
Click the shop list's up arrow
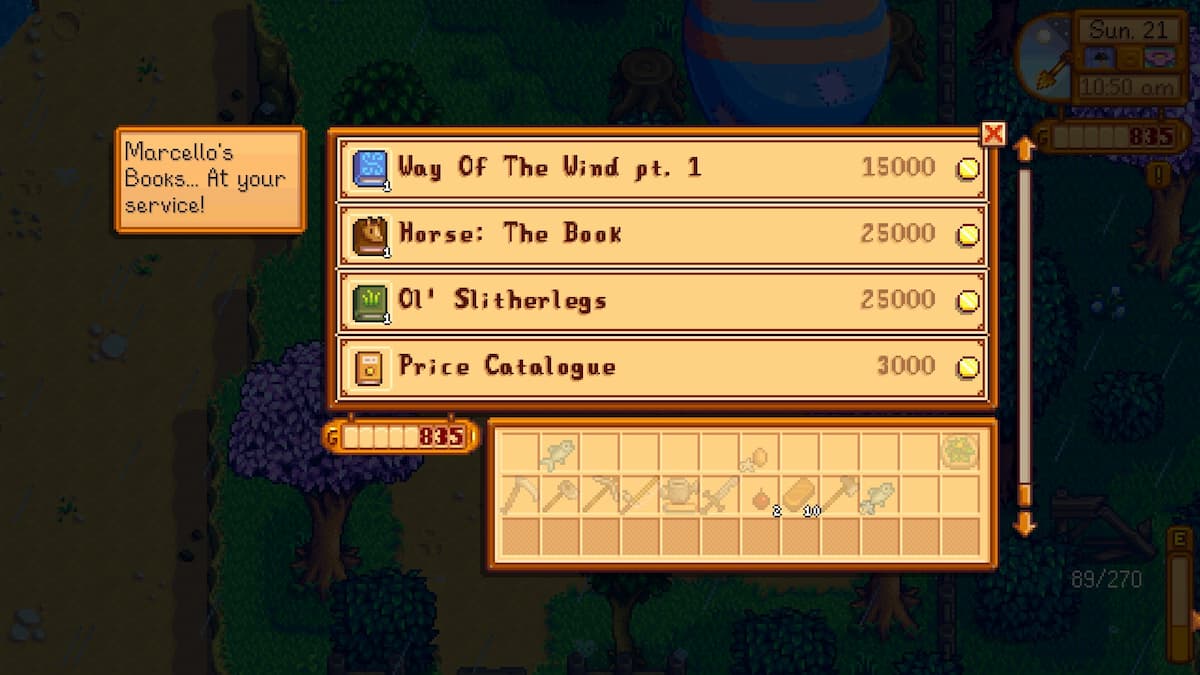(1023, 150)
